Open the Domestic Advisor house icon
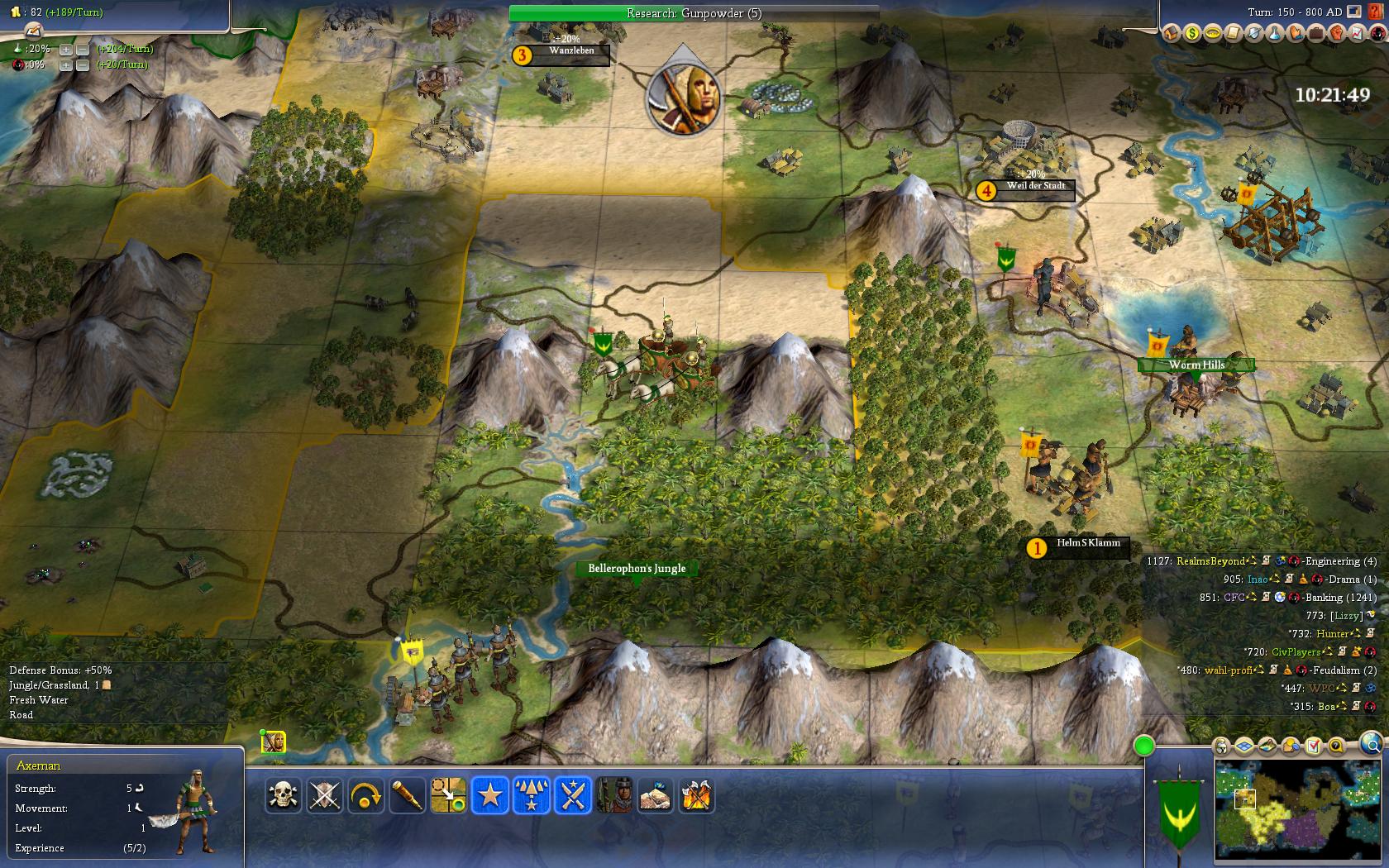 (x=1170, y=33)
